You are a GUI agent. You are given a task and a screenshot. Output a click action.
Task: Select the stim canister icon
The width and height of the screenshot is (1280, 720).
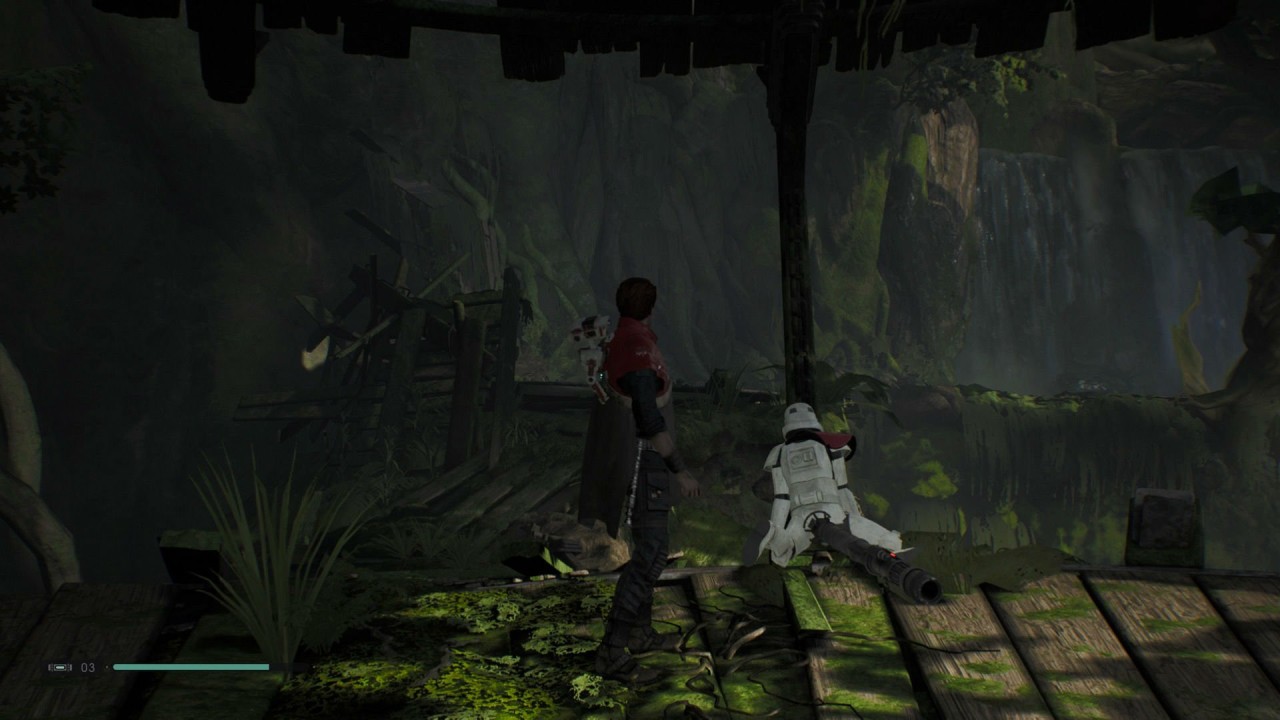(60, 667)
